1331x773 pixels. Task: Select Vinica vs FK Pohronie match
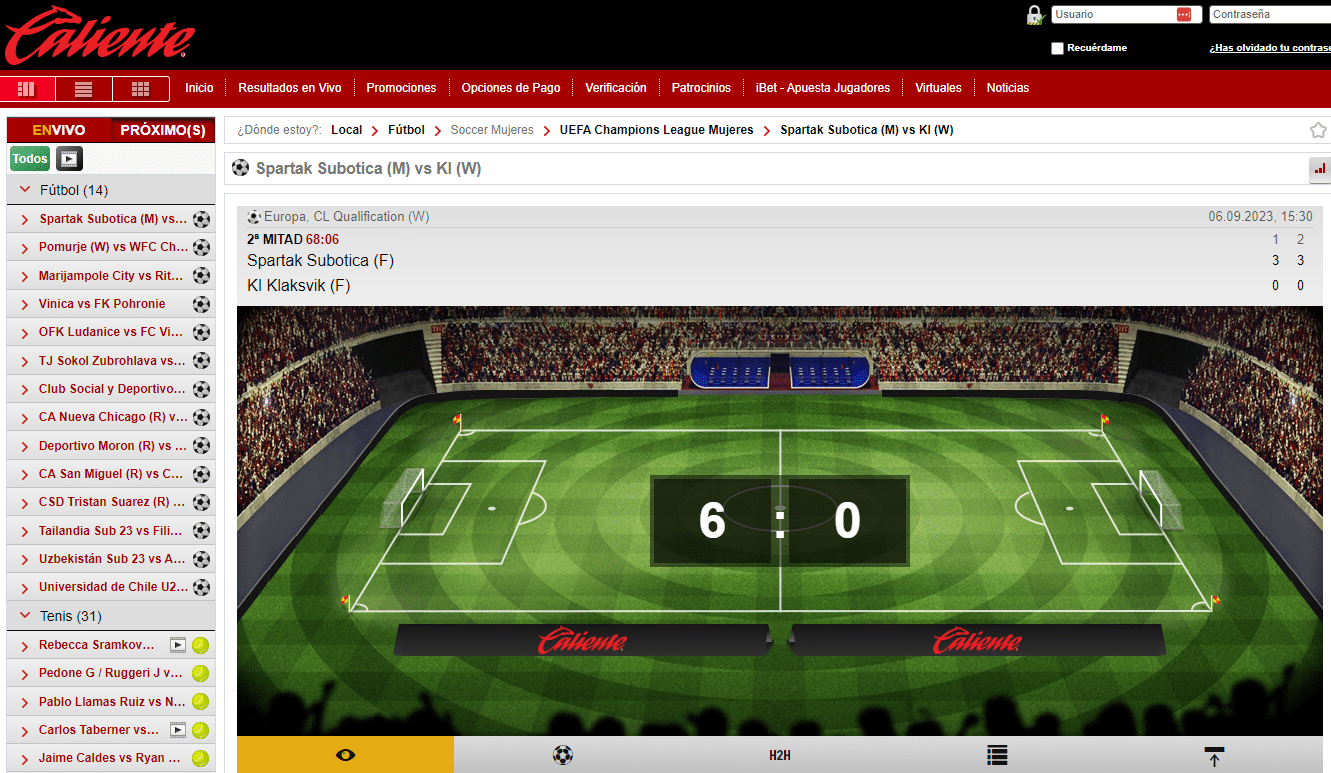[x=102, y=304]
